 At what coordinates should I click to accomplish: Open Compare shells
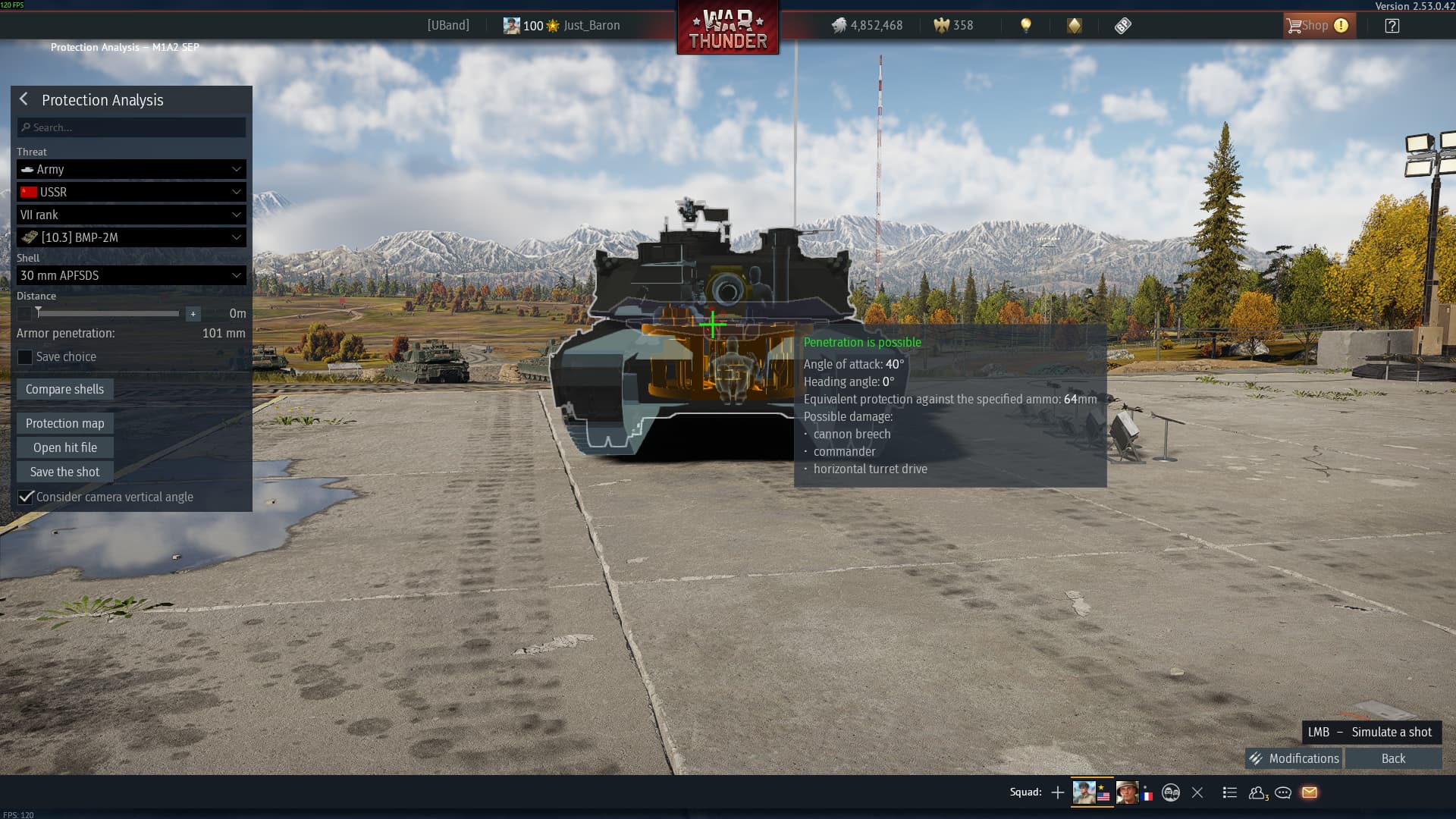[x=65, y=389]
